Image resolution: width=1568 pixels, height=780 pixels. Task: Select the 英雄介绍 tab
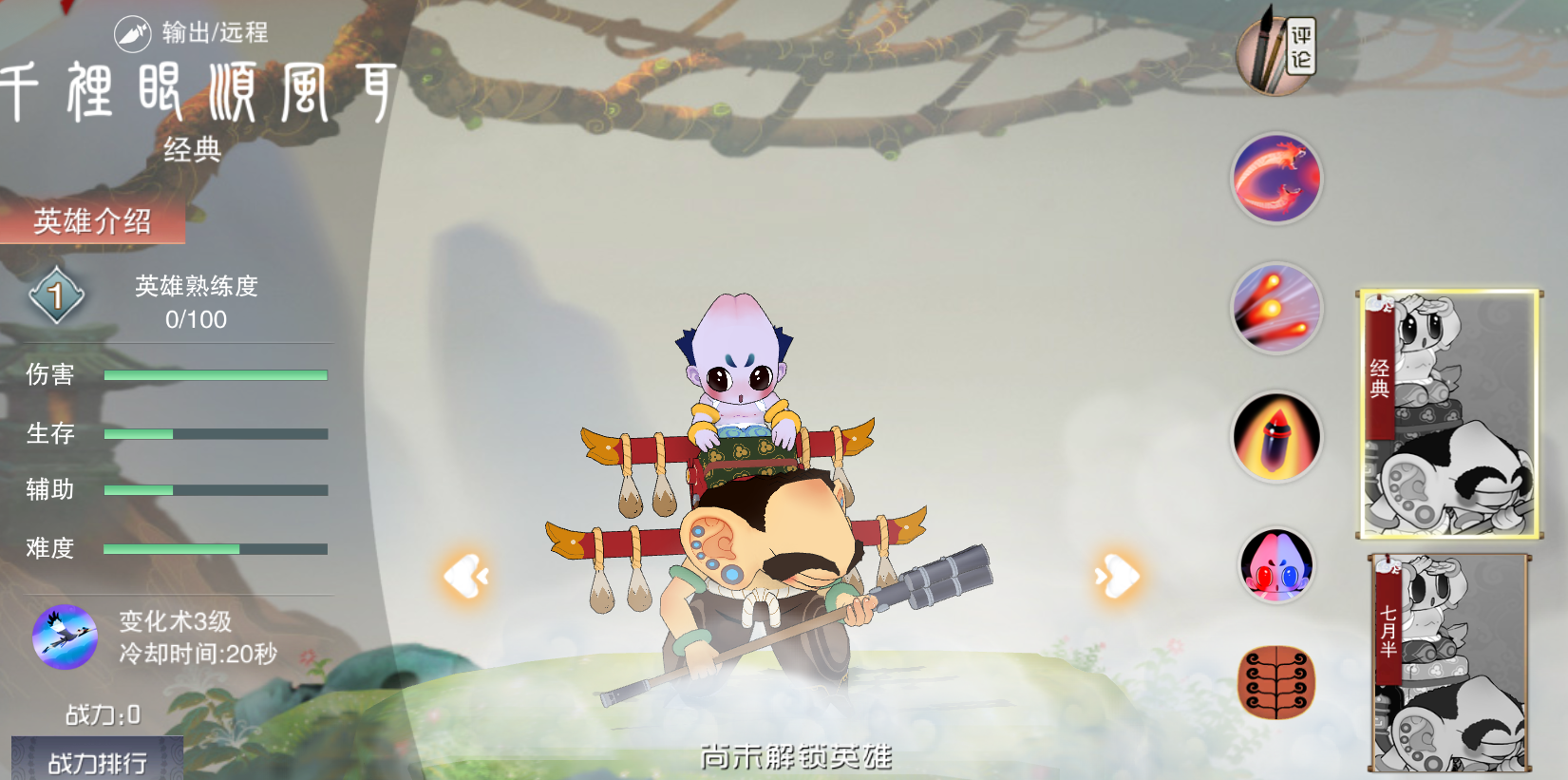[x=93, y=225]
